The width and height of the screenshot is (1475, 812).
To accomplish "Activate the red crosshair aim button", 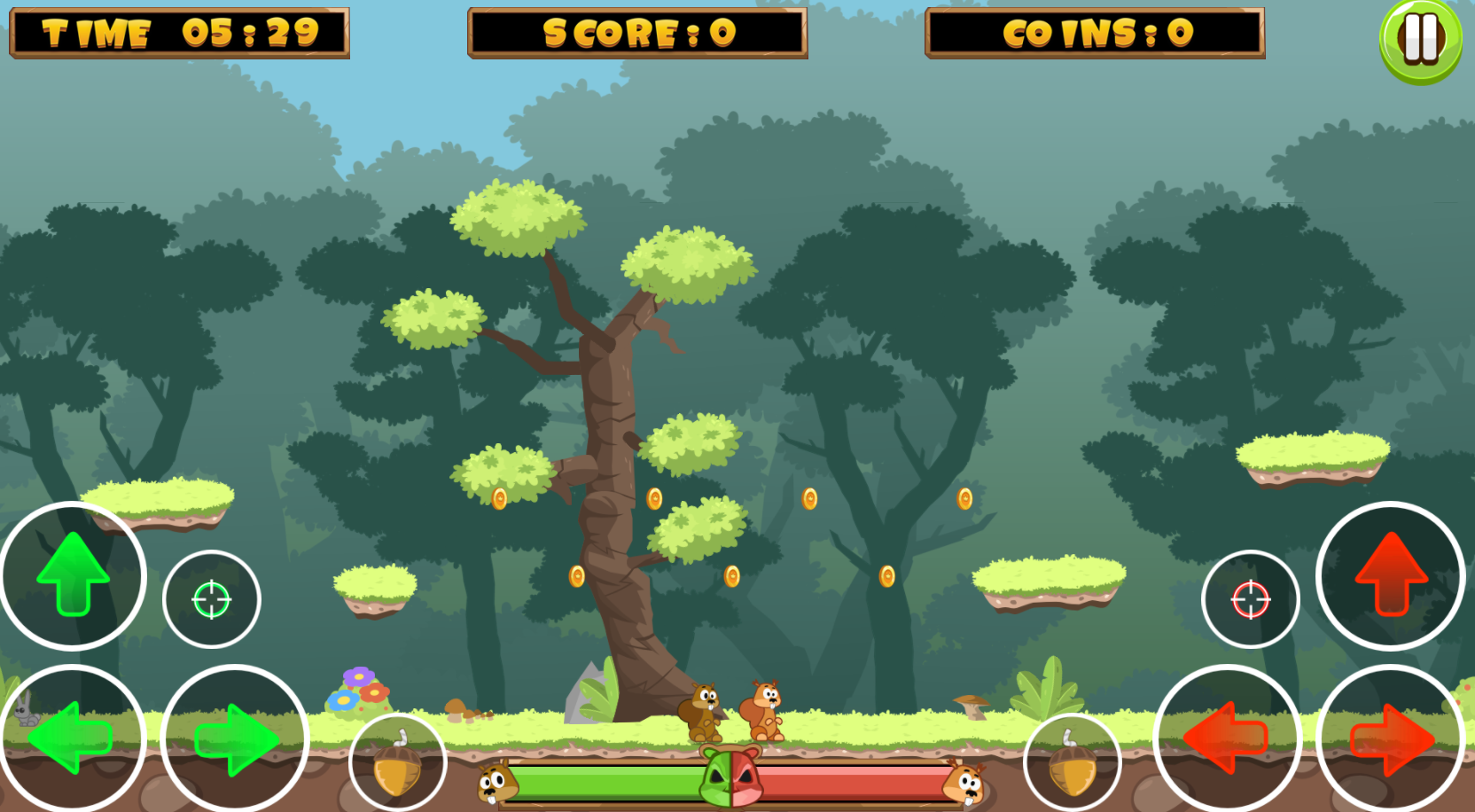I will click(1250, 599).
